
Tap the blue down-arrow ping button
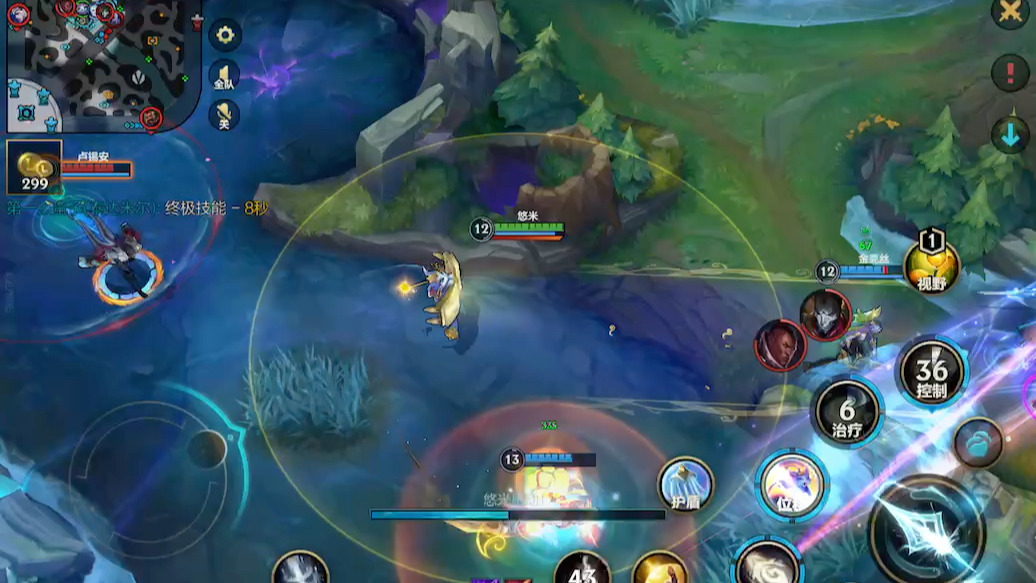[x=1011, y=136]
